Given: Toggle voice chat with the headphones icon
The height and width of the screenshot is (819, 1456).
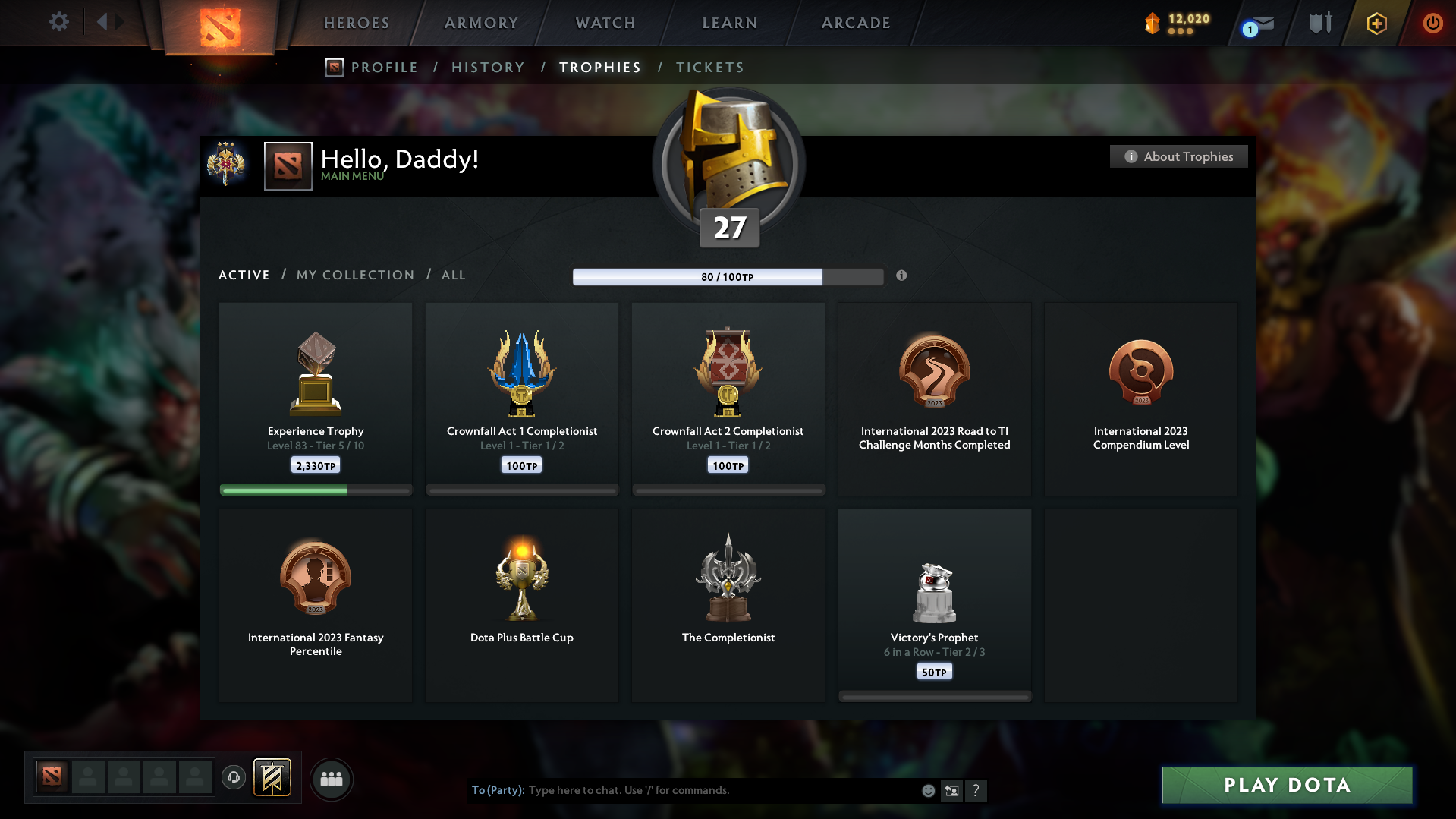Looking at the screenshot, I should click(234, 778).
